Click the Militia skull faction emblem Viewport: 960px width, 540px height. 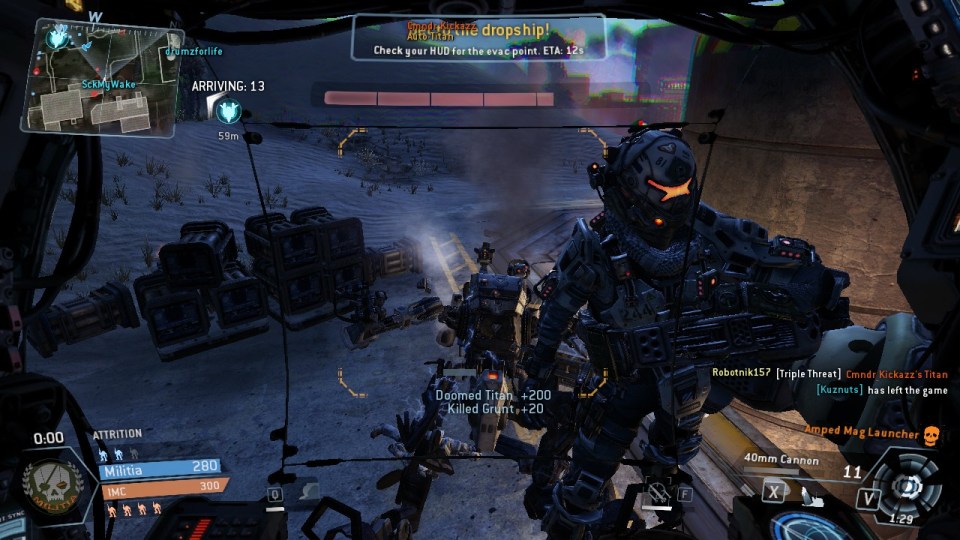click(52, 489)
